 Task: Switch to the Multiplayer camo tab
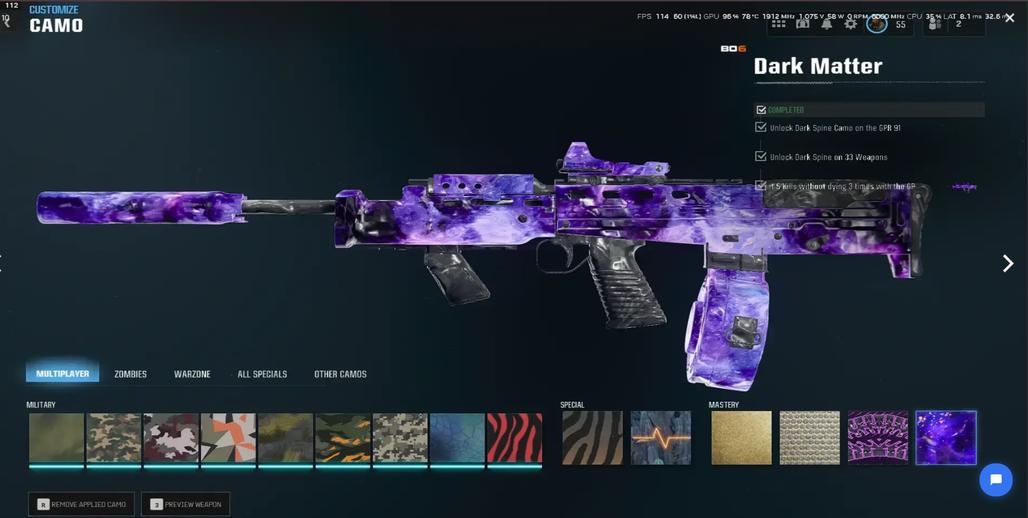pyautogui.click(x=62, y=374)
